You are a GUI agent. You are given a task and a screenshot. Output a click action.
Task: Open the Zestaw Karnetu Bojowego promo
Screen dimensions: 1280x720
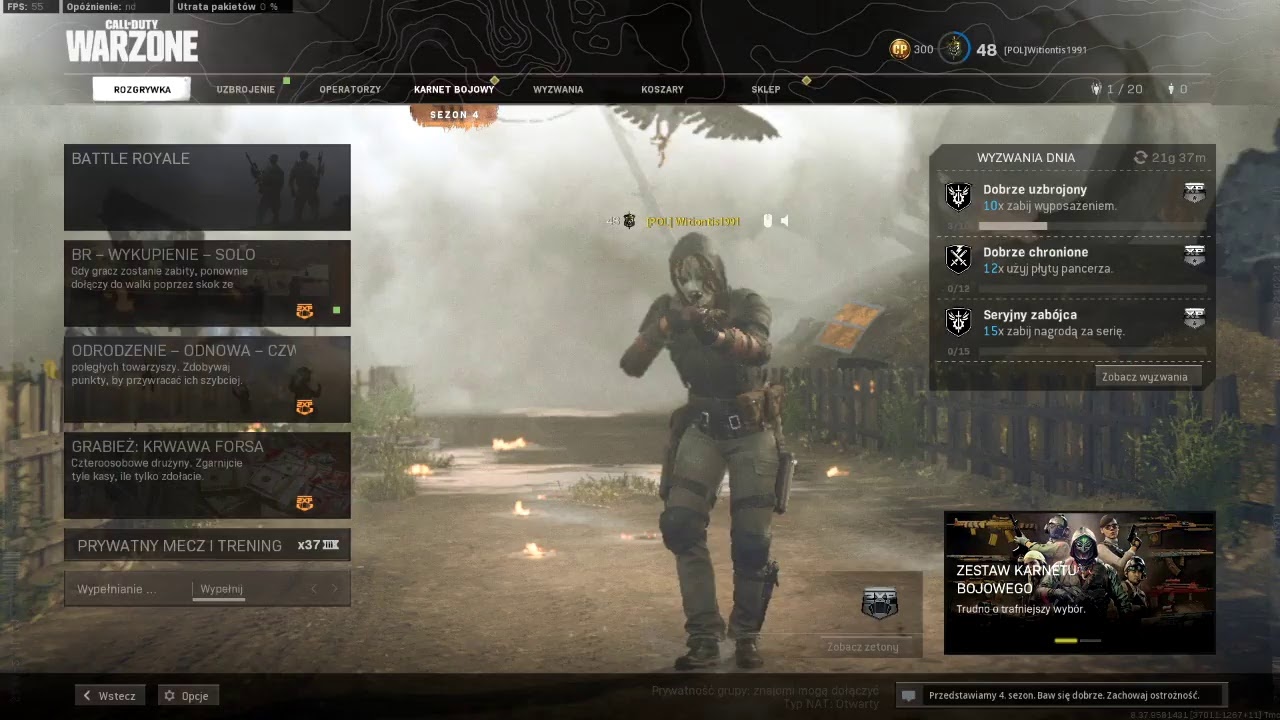coord(1079,583)
